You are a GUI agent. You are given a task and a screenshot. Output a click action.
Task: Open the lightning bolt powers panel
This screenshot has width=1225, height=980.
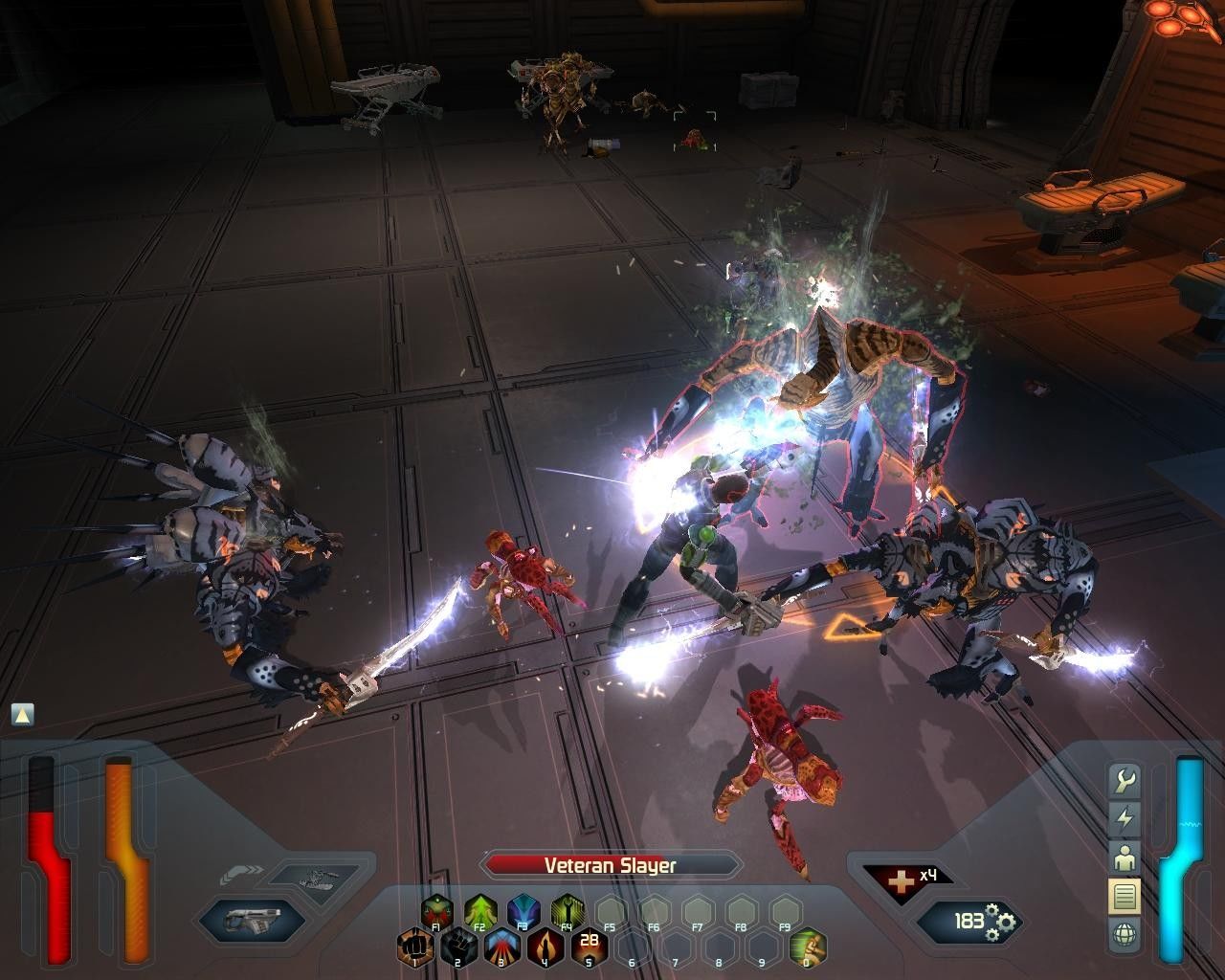click(1125, 819)
